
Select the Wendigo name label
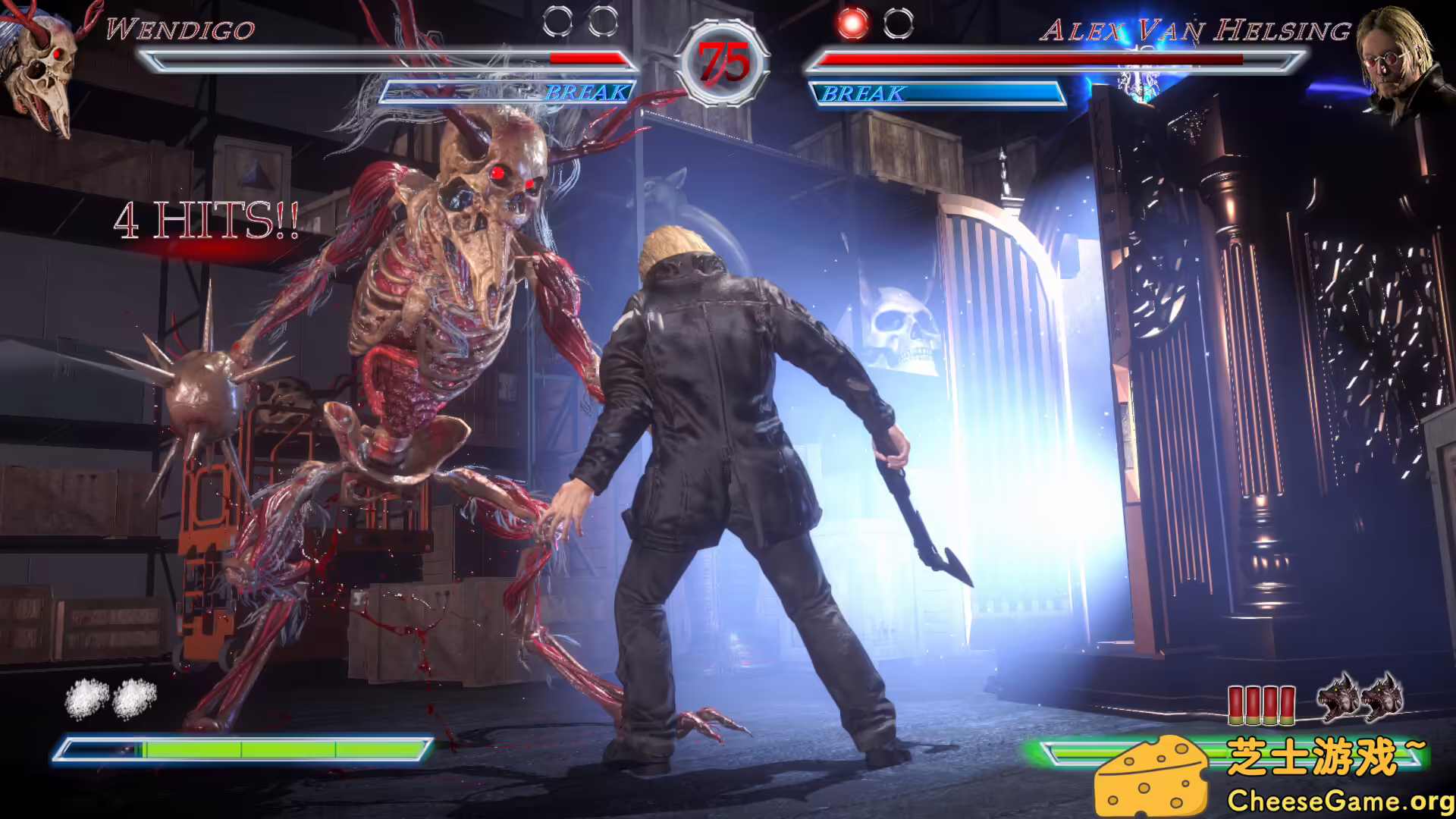click(x=178, y=30)
